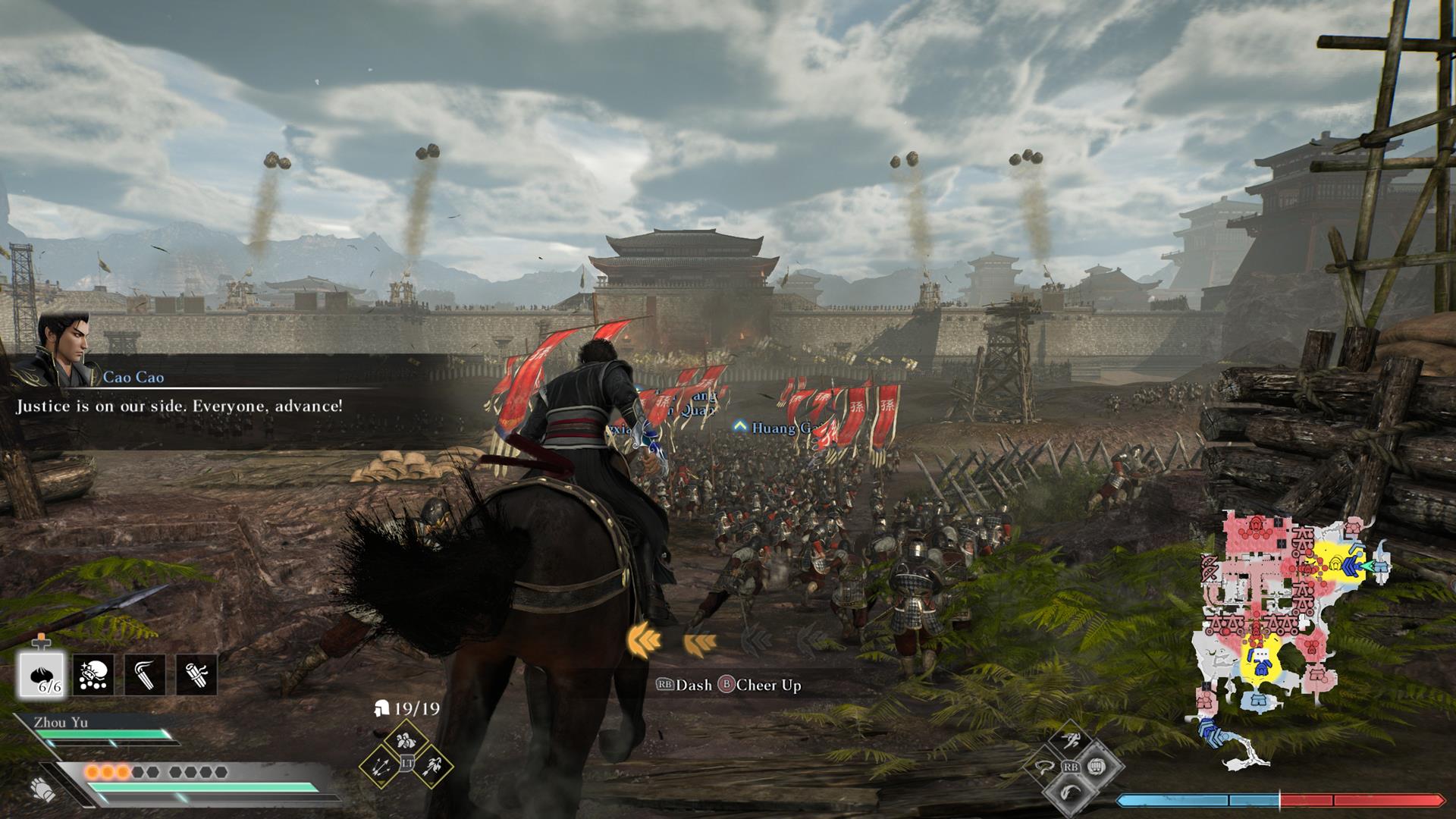Toggle the LT battle art selector badge
This screenshot has width=1456, height=819.
[x=407, y=763]
